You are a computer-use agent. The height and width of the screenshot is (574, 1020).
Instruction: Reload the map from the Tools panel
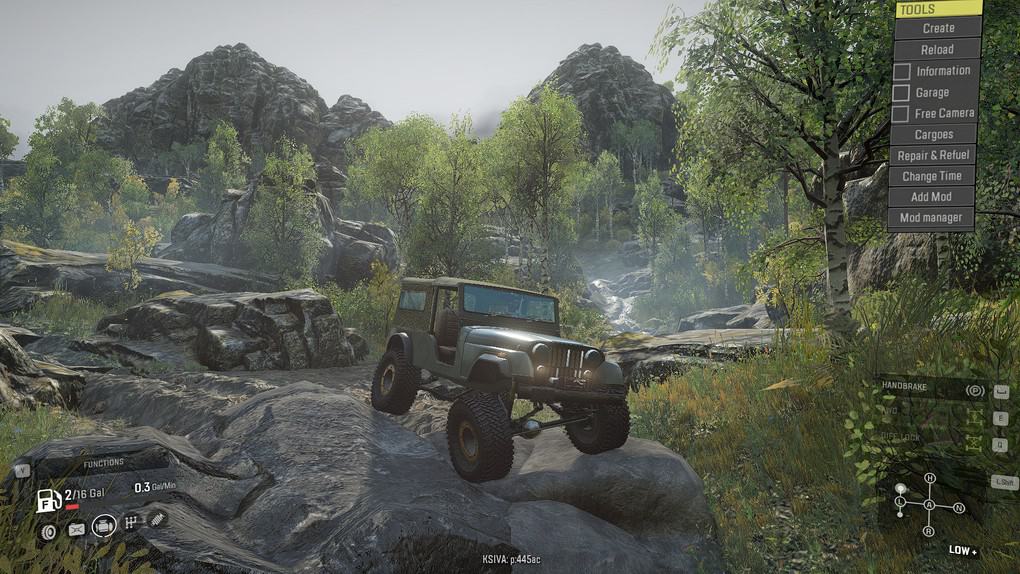click(937, 49)
